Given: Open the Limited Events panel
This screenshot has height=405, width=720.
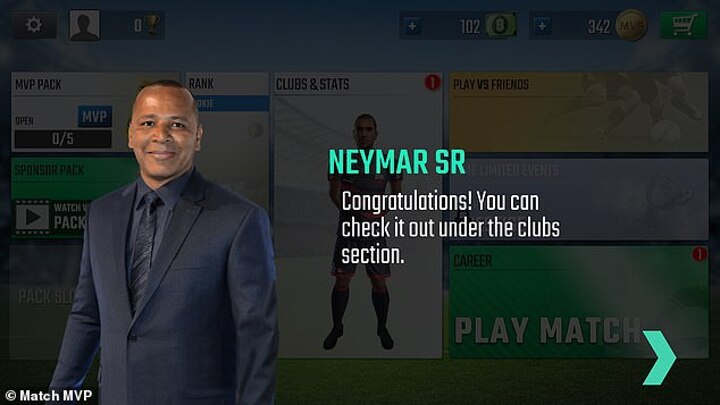Looking at the screenshot, I should pos(578,196).
